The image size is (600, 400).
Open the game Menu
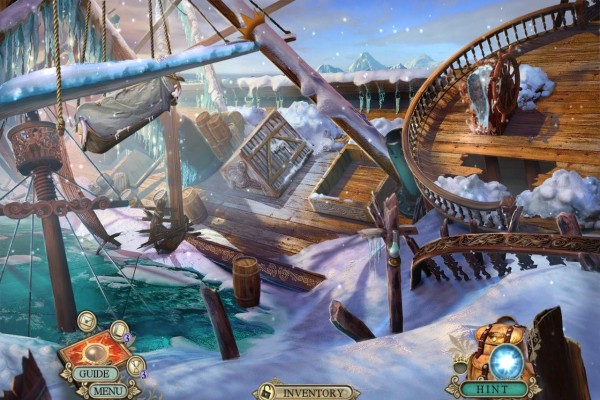coord(107,390)
